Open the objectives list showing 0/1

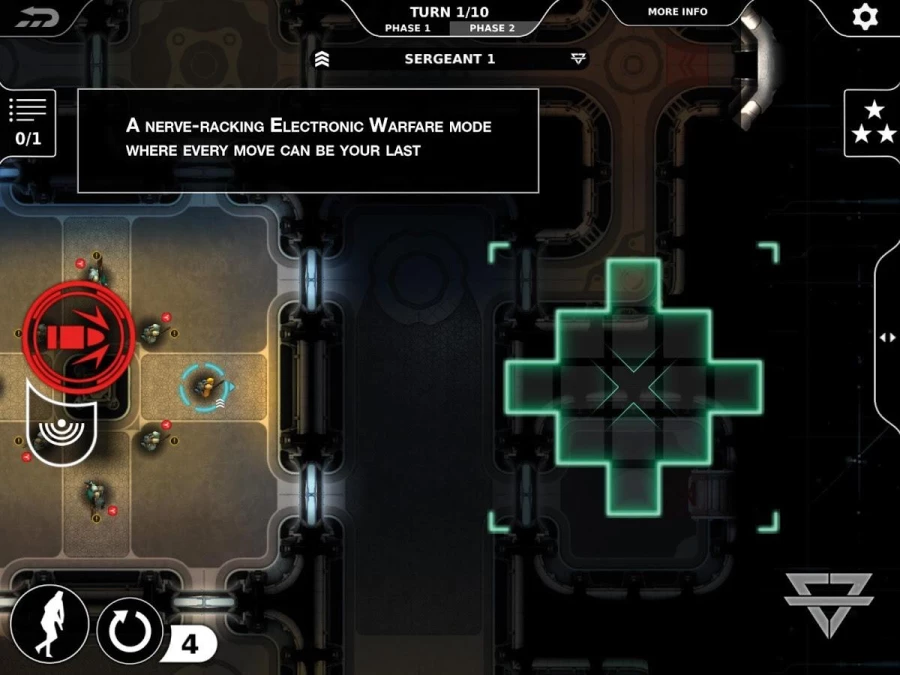click(x=28, y=122)
